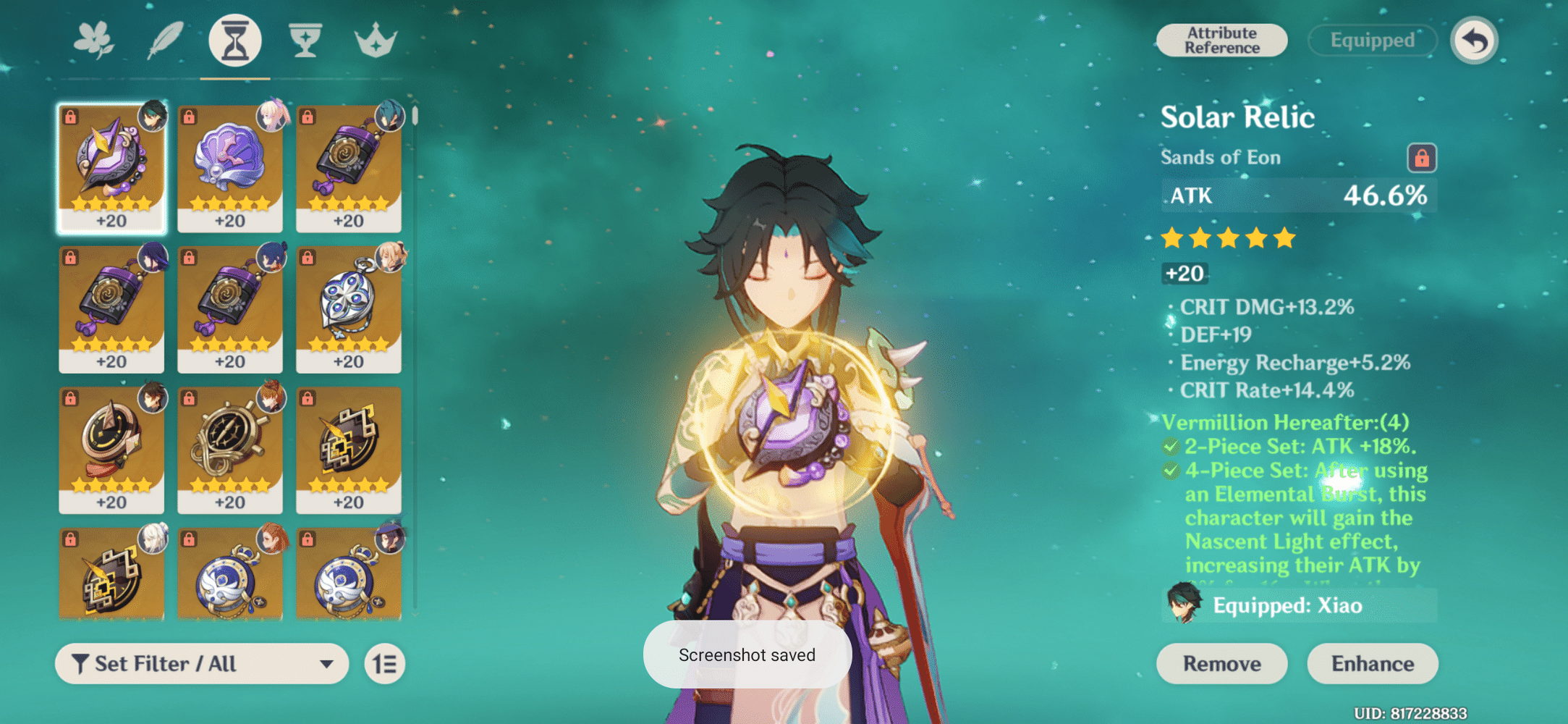The image size is (1568, 724).
Task: Switch to the Equipped tab
Action: coord(1372,40)
